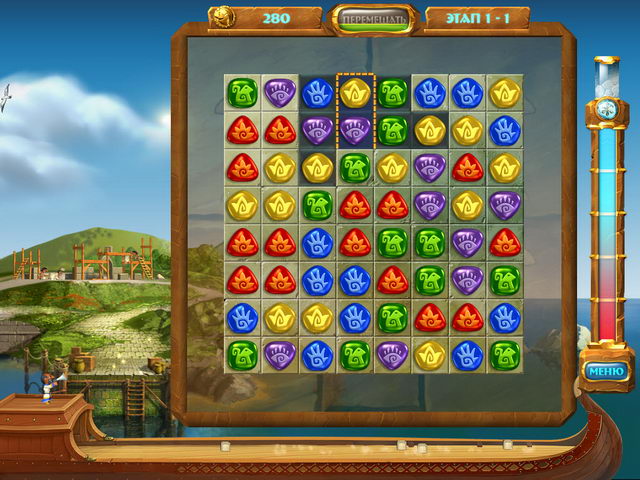The height and width of the screenshot is (480, 640).
Task: Click the ПЕРЕМЕШАТЬ shuffle button
Action: click(372, 19)
